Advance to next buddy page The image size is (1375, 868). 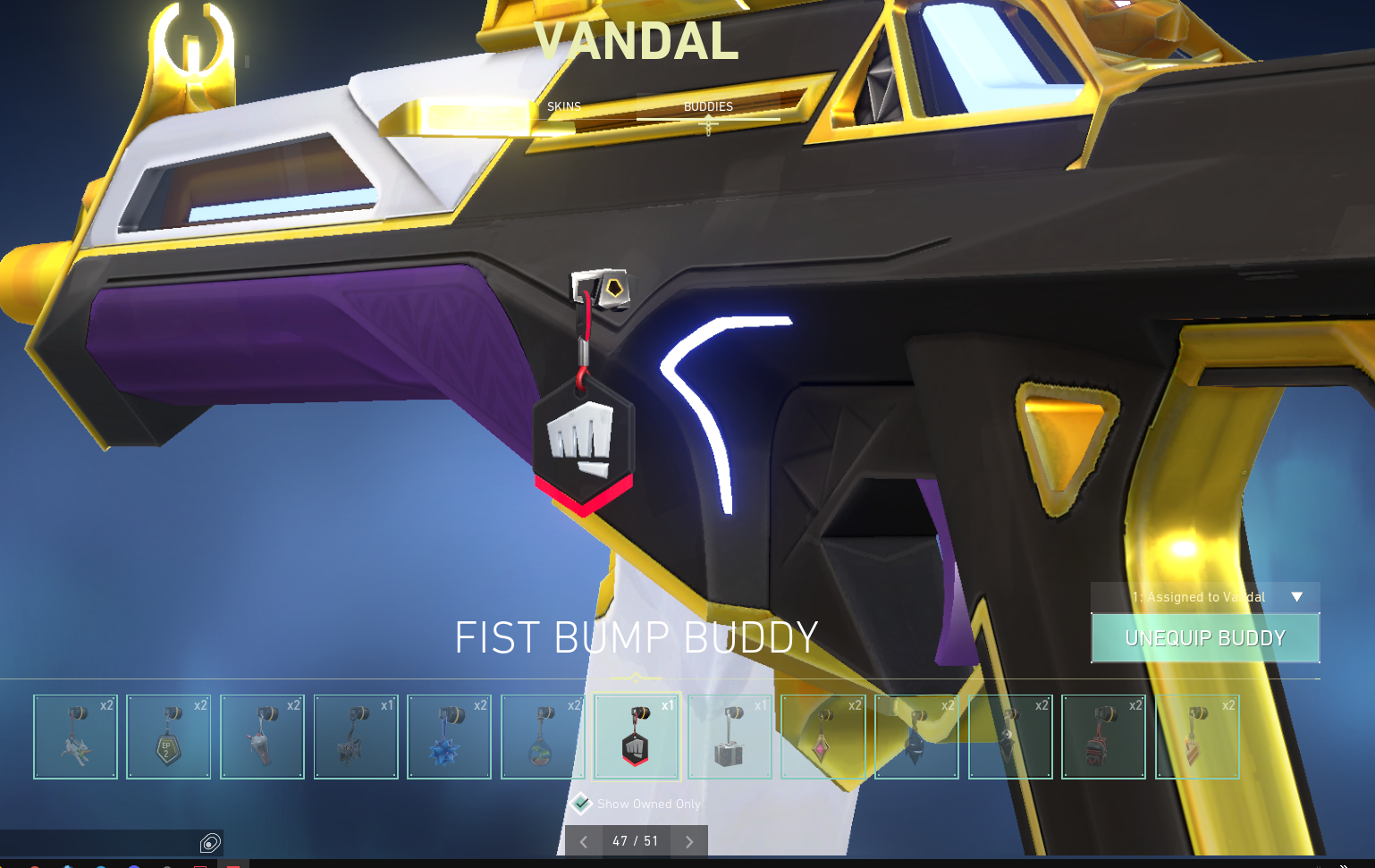pos(688,841)
